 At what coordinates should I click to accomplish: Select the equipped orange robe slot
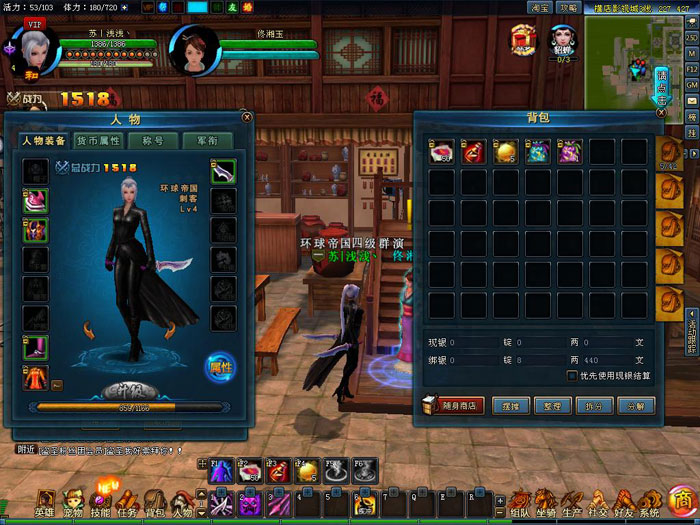click(36, 377)
